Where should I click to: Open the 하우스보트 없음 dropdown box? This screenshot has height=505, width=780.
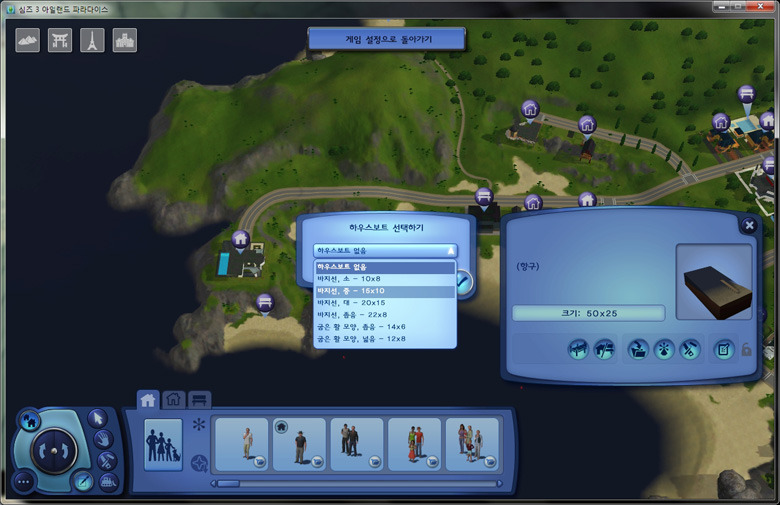(x=385, y=251)
